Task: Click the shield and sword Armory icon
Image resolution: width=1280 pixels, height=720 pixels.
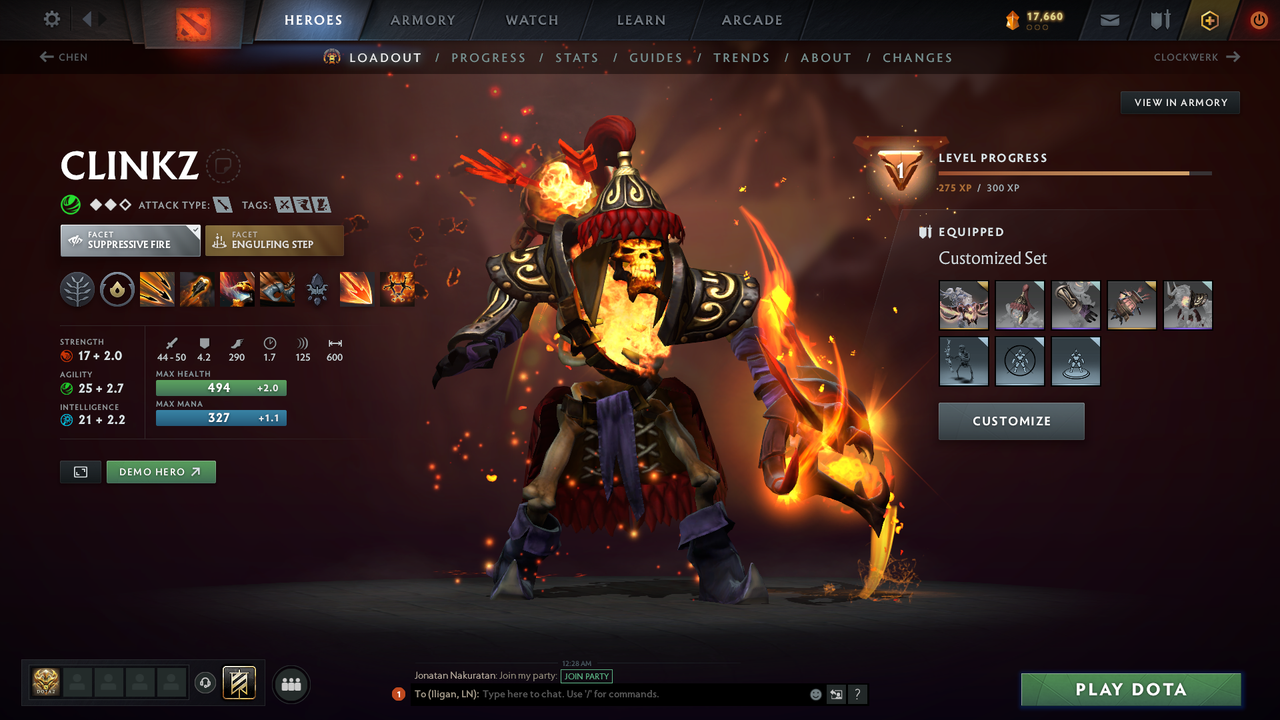Action: coord(1160,19)
